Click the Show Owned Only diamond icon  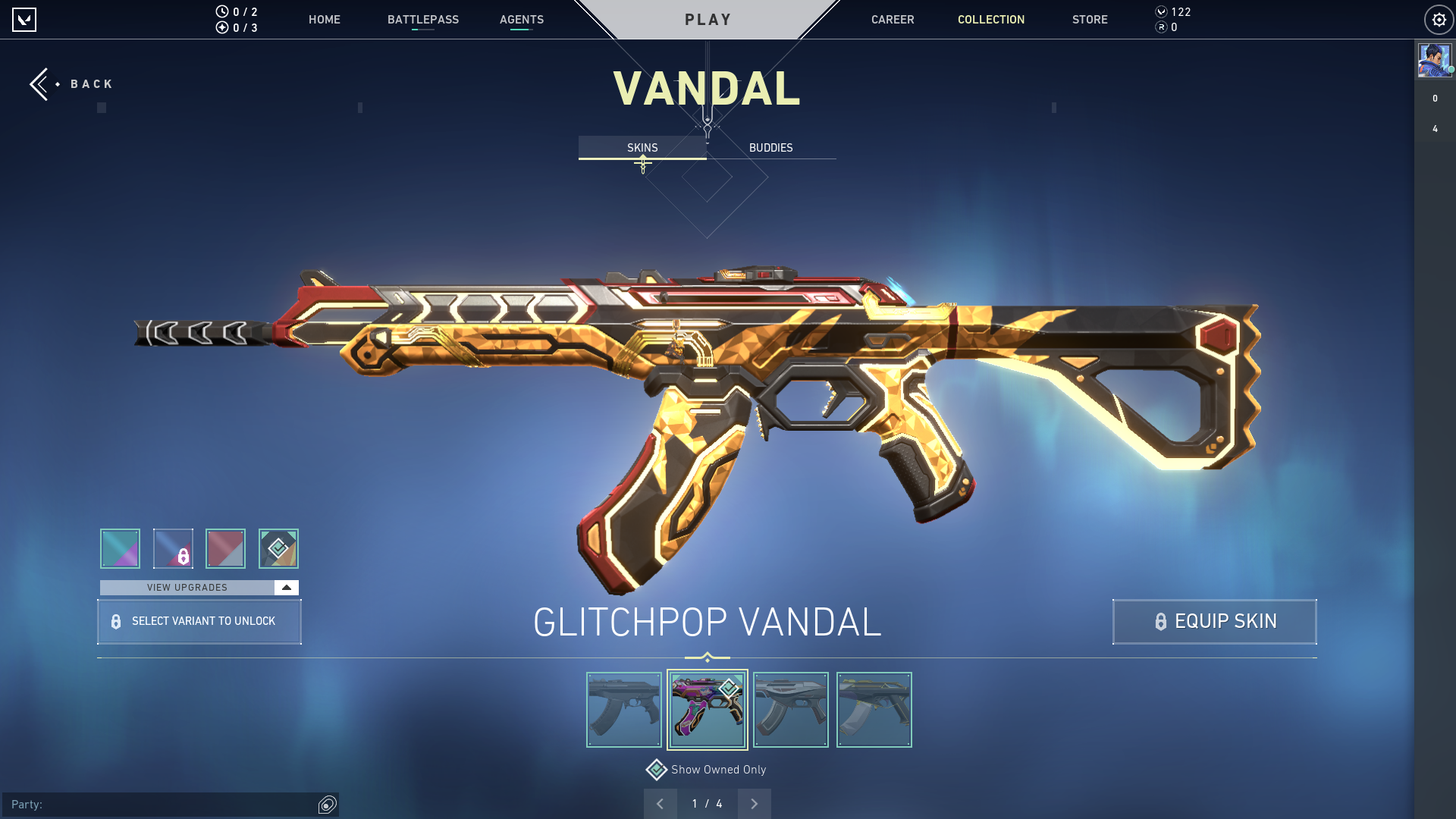(655, 769)
